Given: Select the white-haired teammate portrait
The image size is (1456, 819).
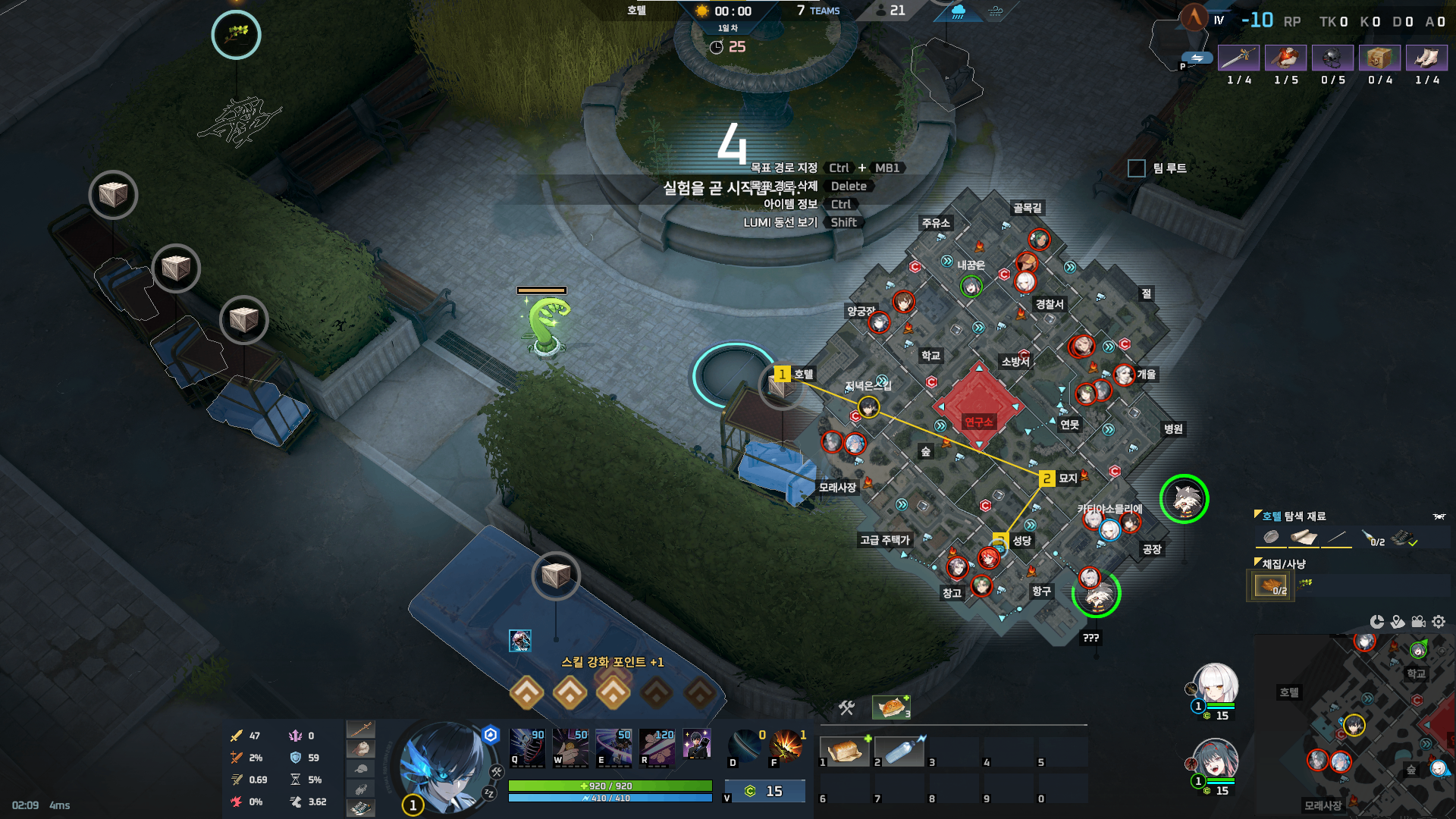Looking at the screenshot, I should [x=1216, y=685].
